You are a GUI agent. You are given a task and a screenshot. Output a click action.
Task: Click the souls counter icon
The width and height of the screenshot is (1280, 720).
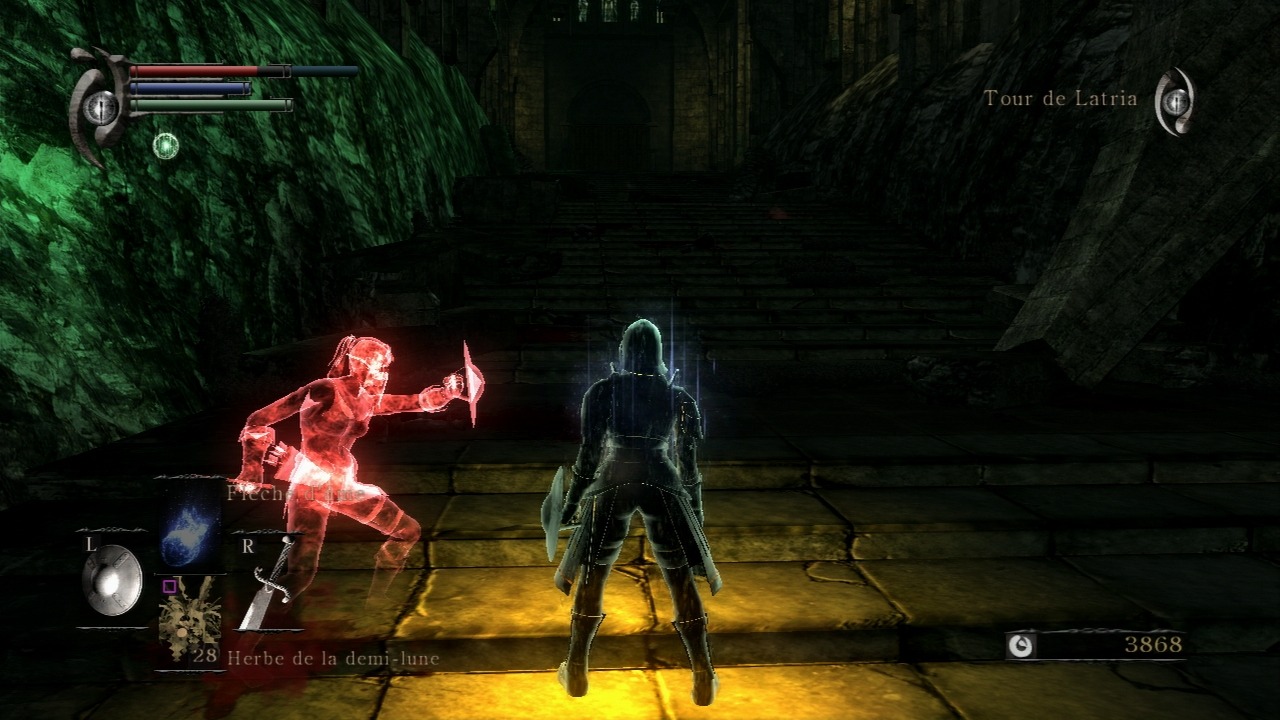[1021, 646]
